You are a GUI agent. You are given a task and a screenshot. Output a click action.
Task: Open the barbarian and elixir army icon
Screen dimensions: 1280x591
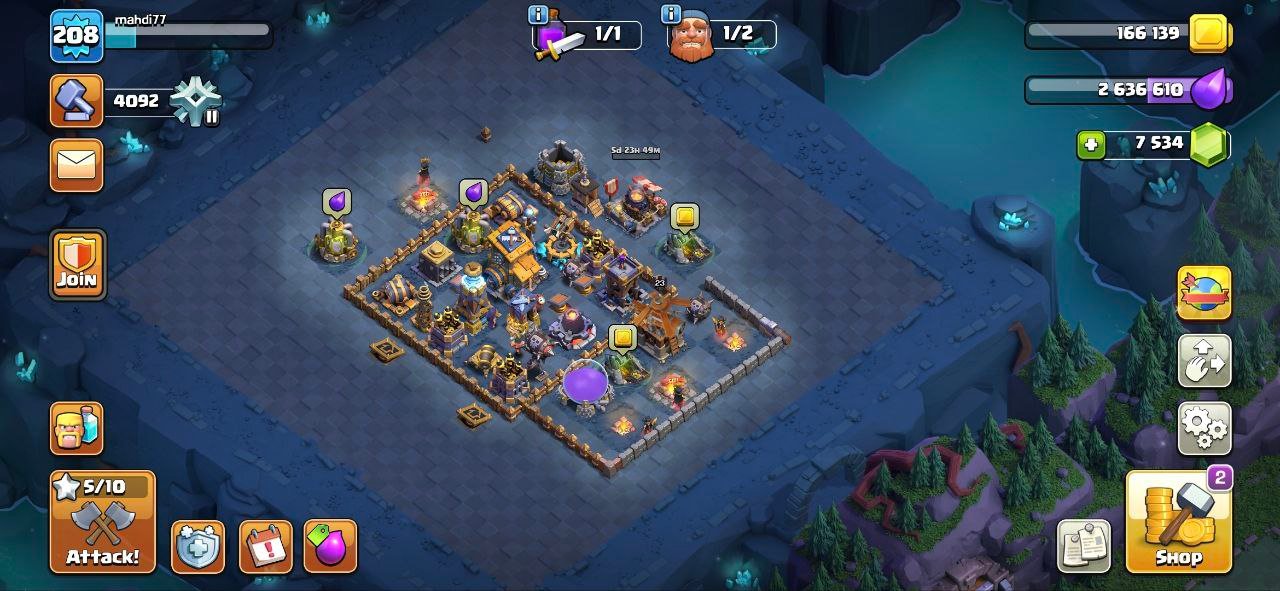pyautogui.click(x=77, y=428)
